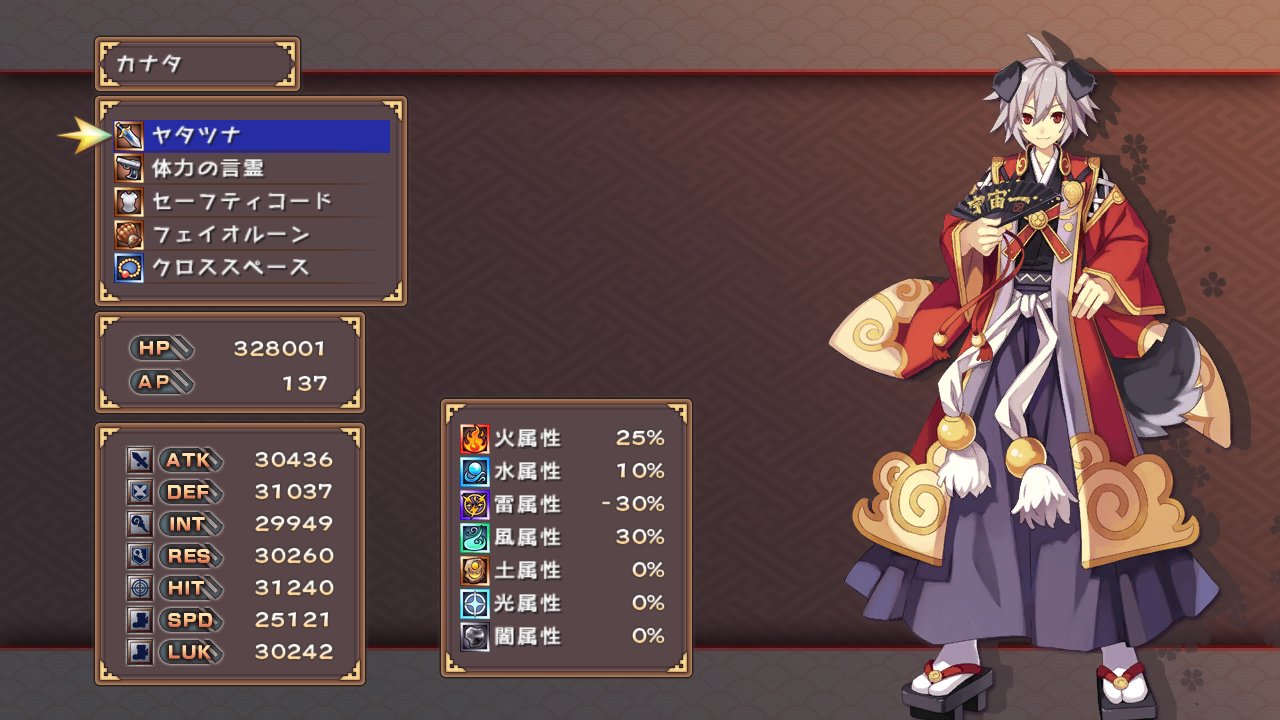Viewport: 1280px width, 720px height.
Task: Select the クロススペース accessory slot
Action: (250, 267)
